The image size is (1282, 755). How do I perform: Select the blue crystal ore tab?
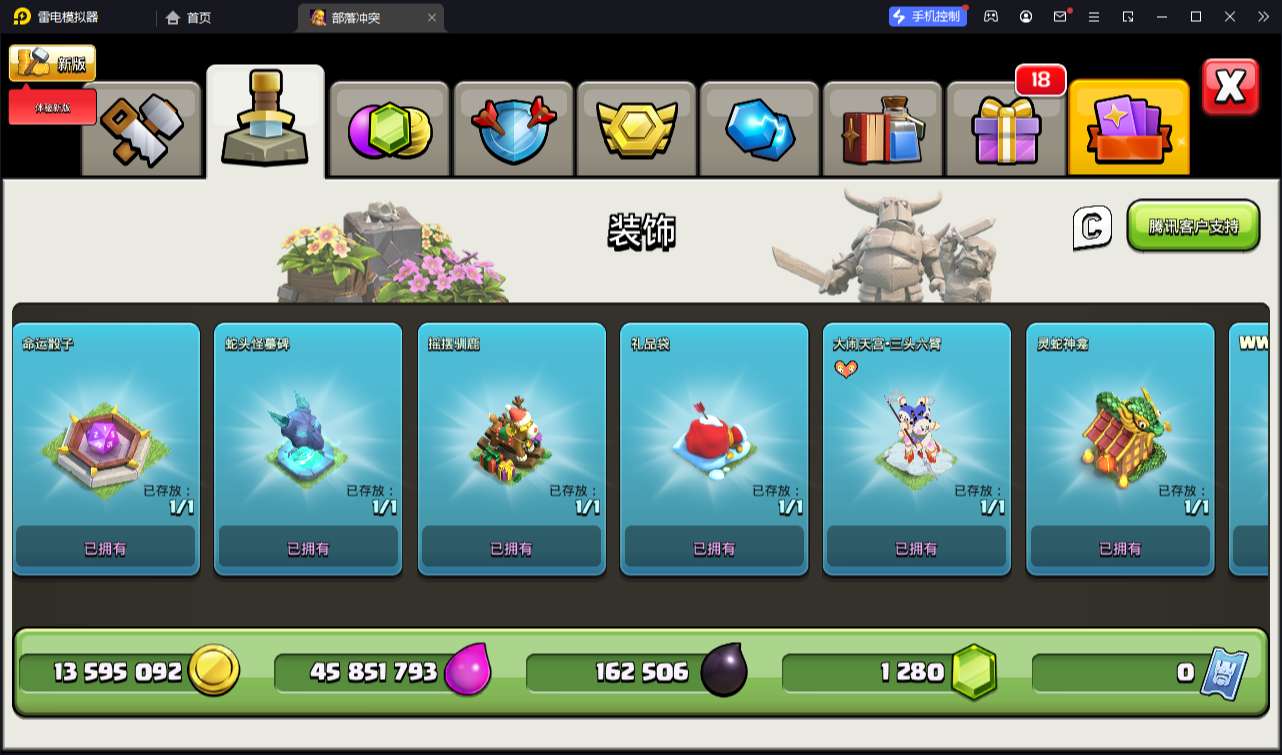tap(760, 129)
